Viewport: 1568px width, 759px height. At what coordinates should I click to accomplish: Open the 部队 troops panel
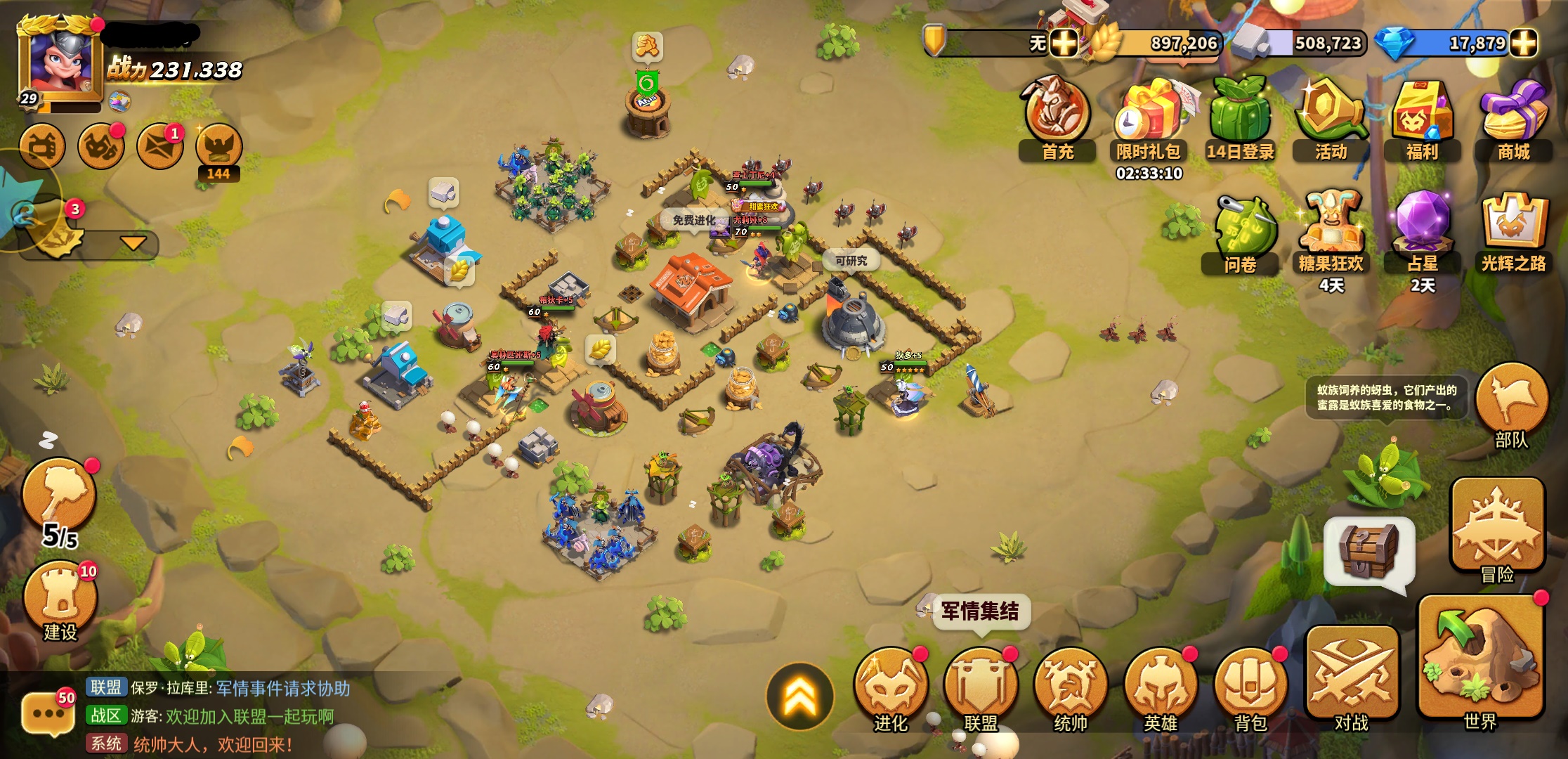point(1512,404)
